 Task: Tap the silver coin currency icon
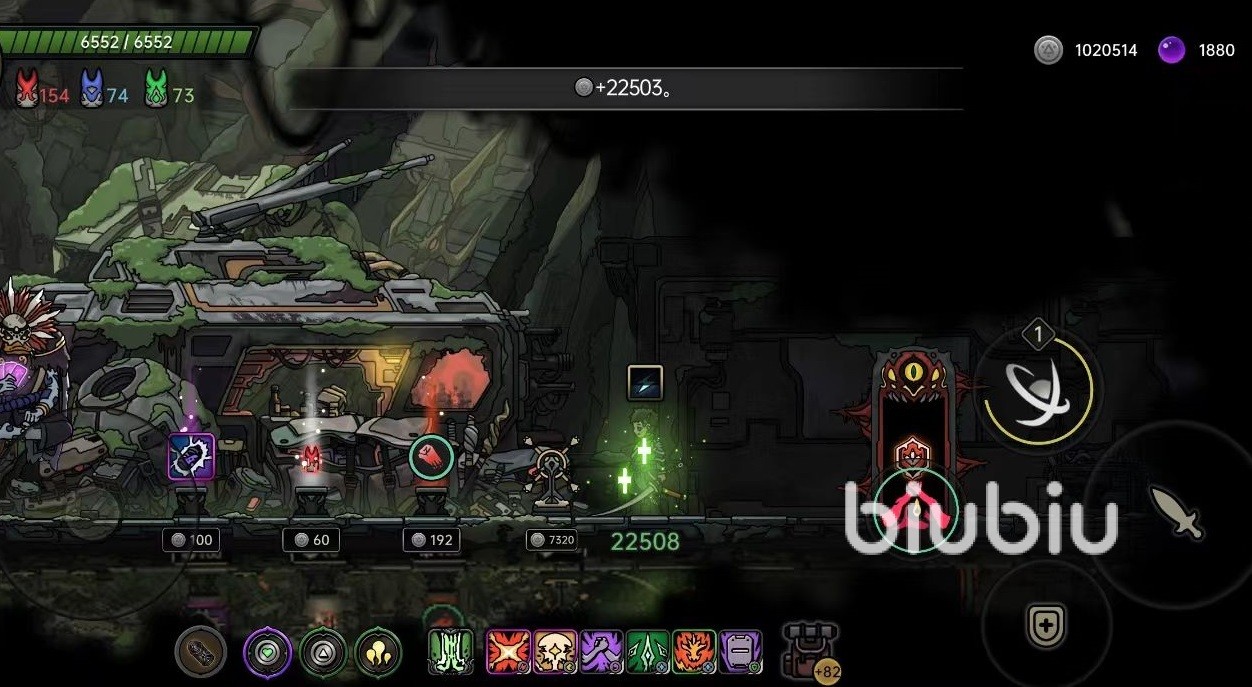click(x=1048, y=50)
